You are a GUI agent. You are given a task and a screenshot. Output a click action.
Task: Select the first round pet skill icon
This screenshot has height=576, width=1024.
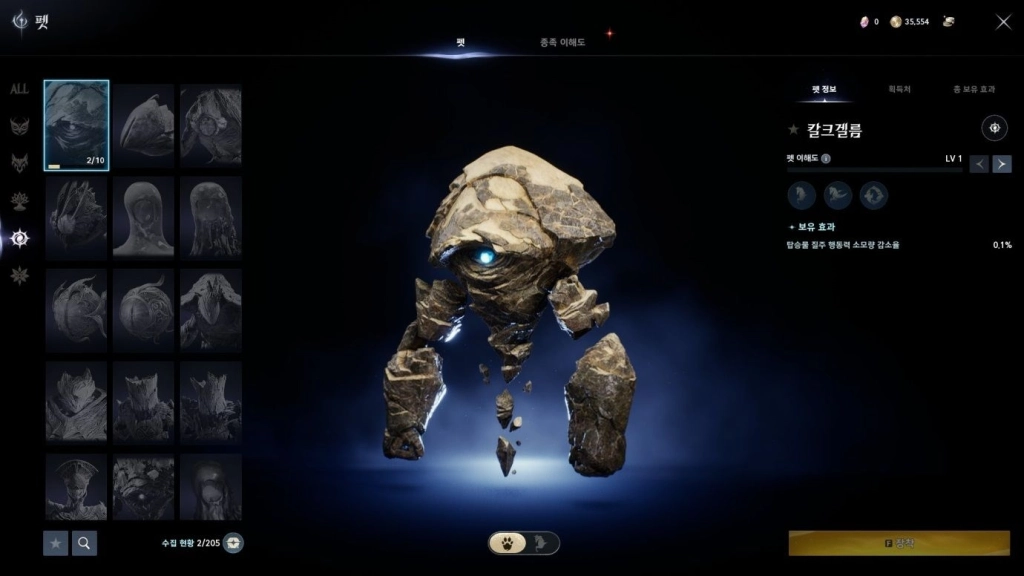pos(802,195)
